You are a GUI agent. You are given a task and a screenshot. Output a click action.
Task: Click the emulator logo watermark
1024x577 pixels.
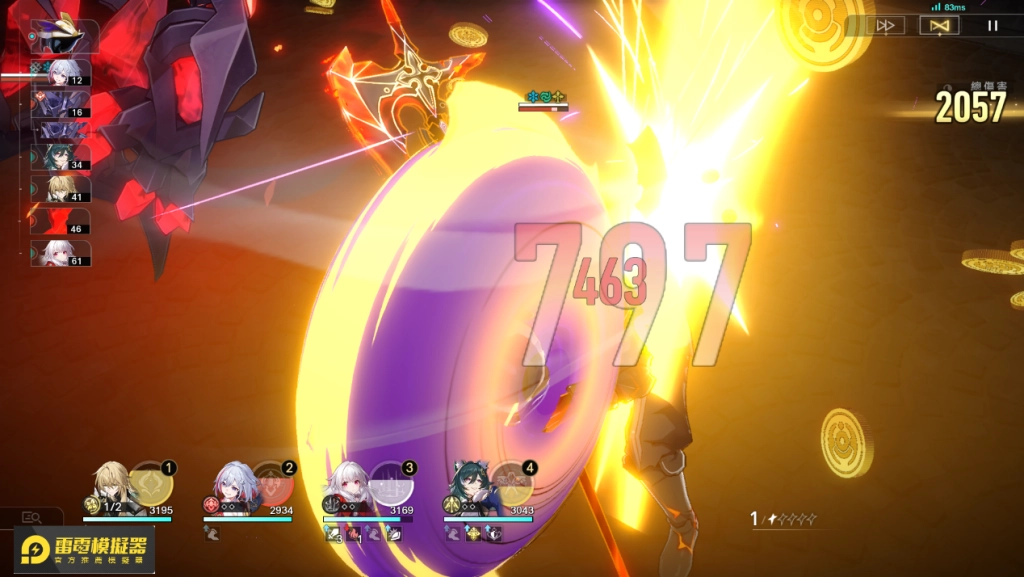coord(85,550)
